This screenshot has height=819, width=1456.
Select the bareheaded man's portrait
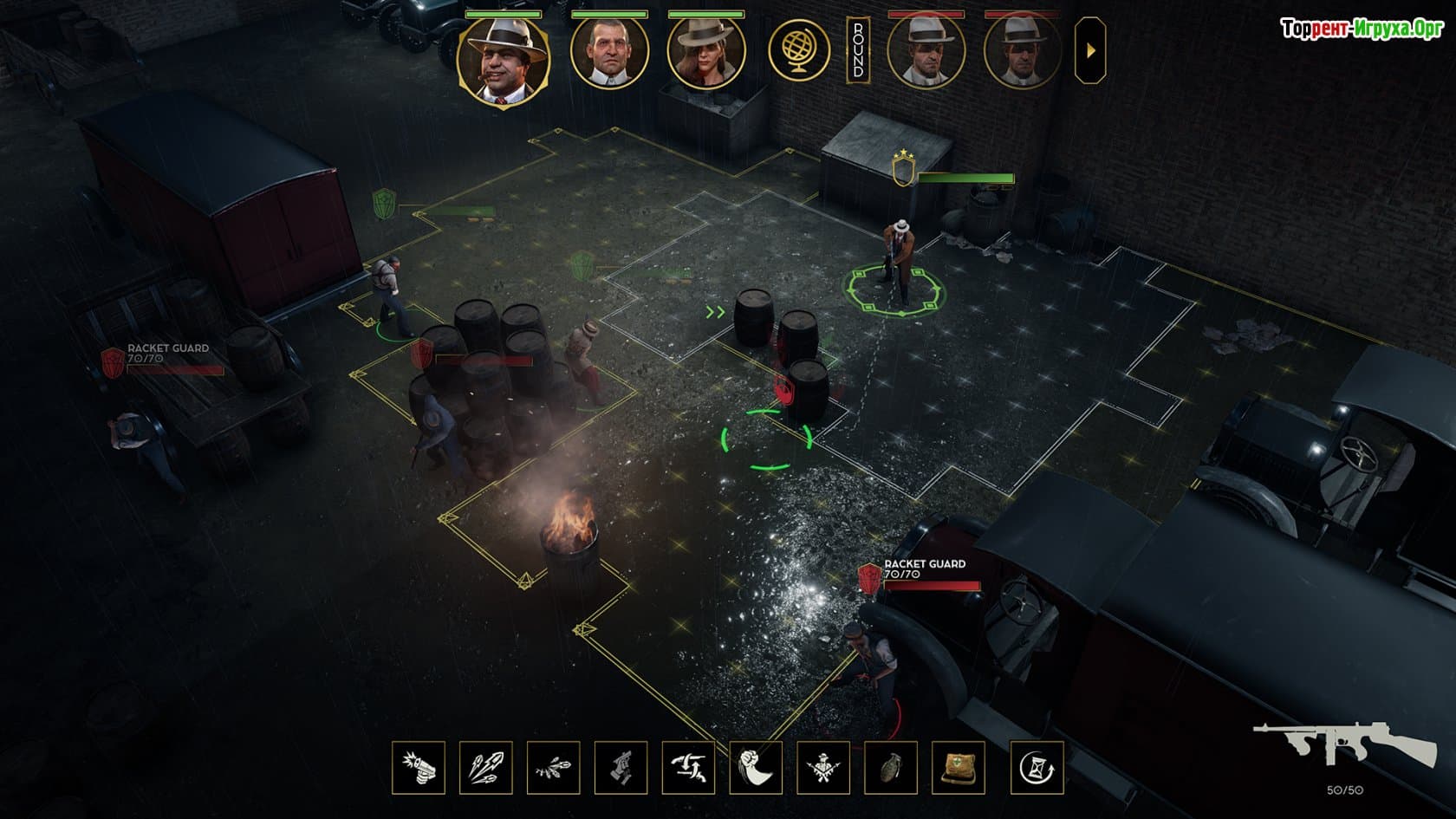tap(609, 51)
